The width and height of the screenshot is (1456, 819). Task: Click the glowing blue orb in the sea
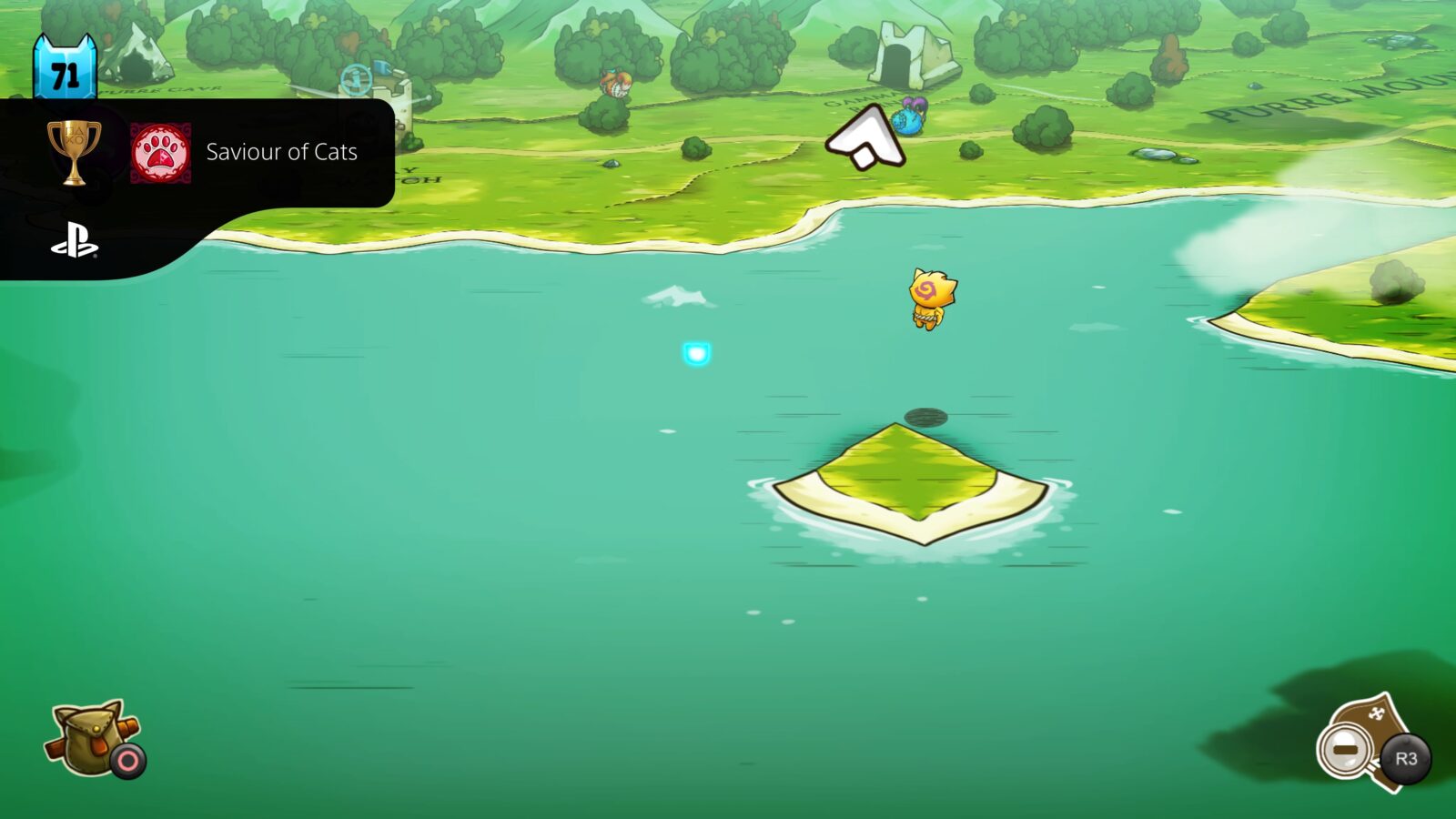(697, 355)
